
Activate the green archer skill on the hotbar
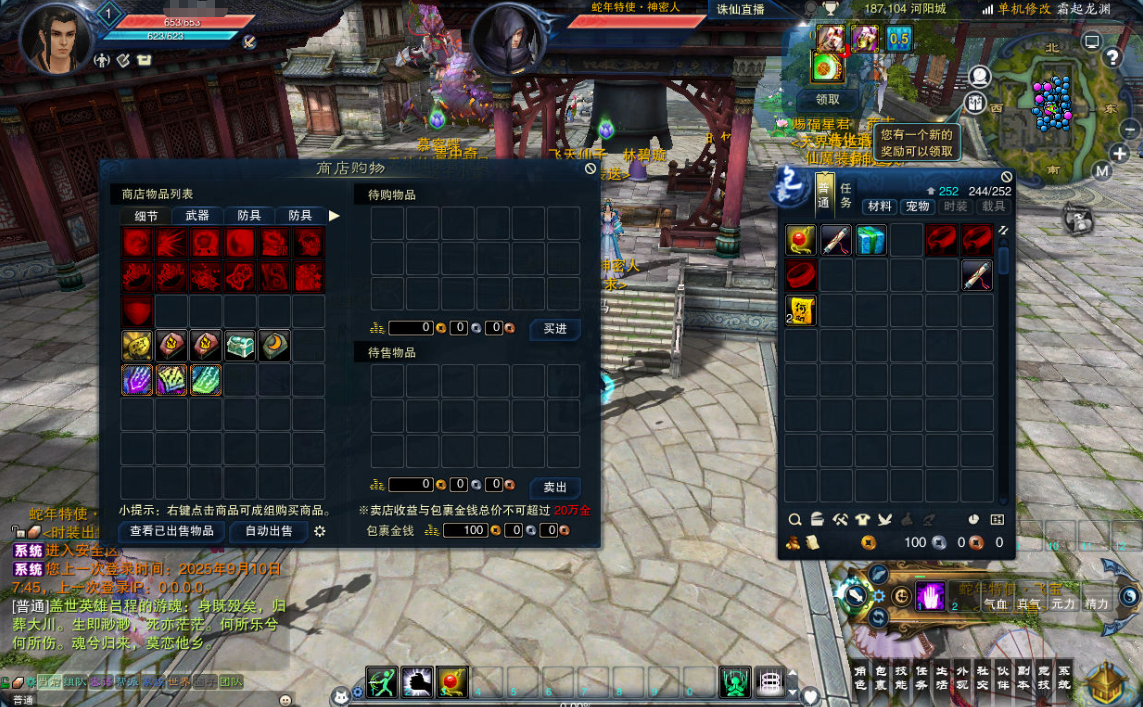pyautogui.click(x=381, y=682)
